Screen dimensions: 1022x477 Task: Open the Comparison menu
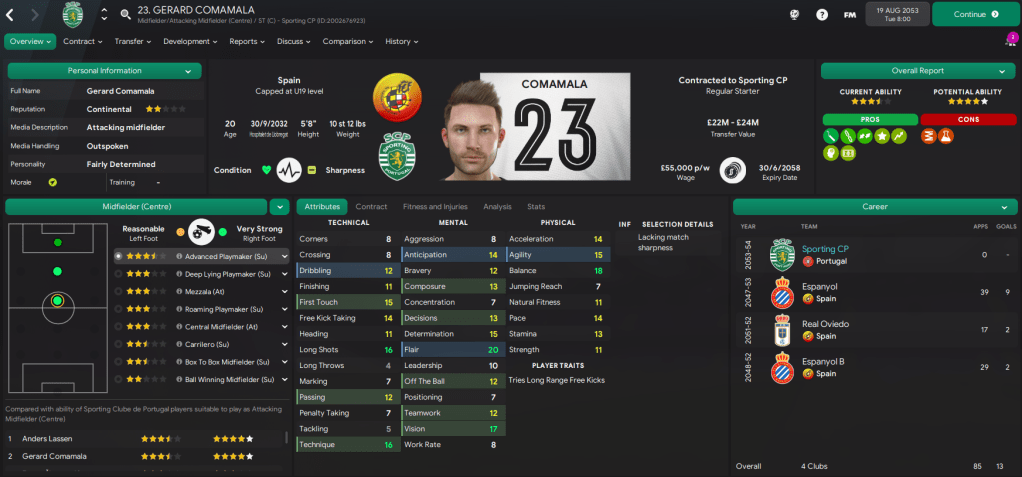pyautogui.click(x=348, y=42)
